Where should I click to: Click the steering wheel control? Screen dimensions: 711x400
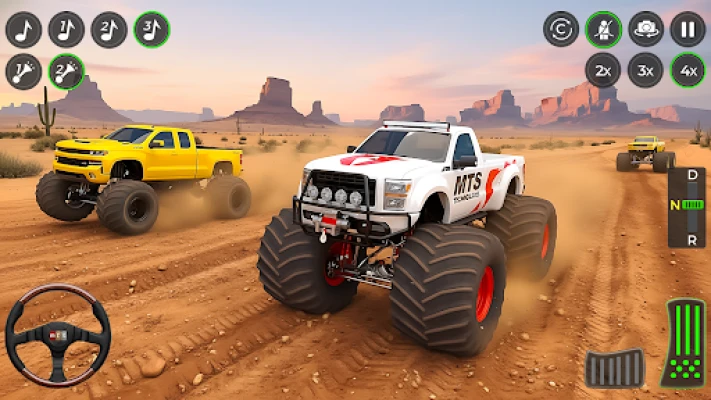tap(57, 335)
